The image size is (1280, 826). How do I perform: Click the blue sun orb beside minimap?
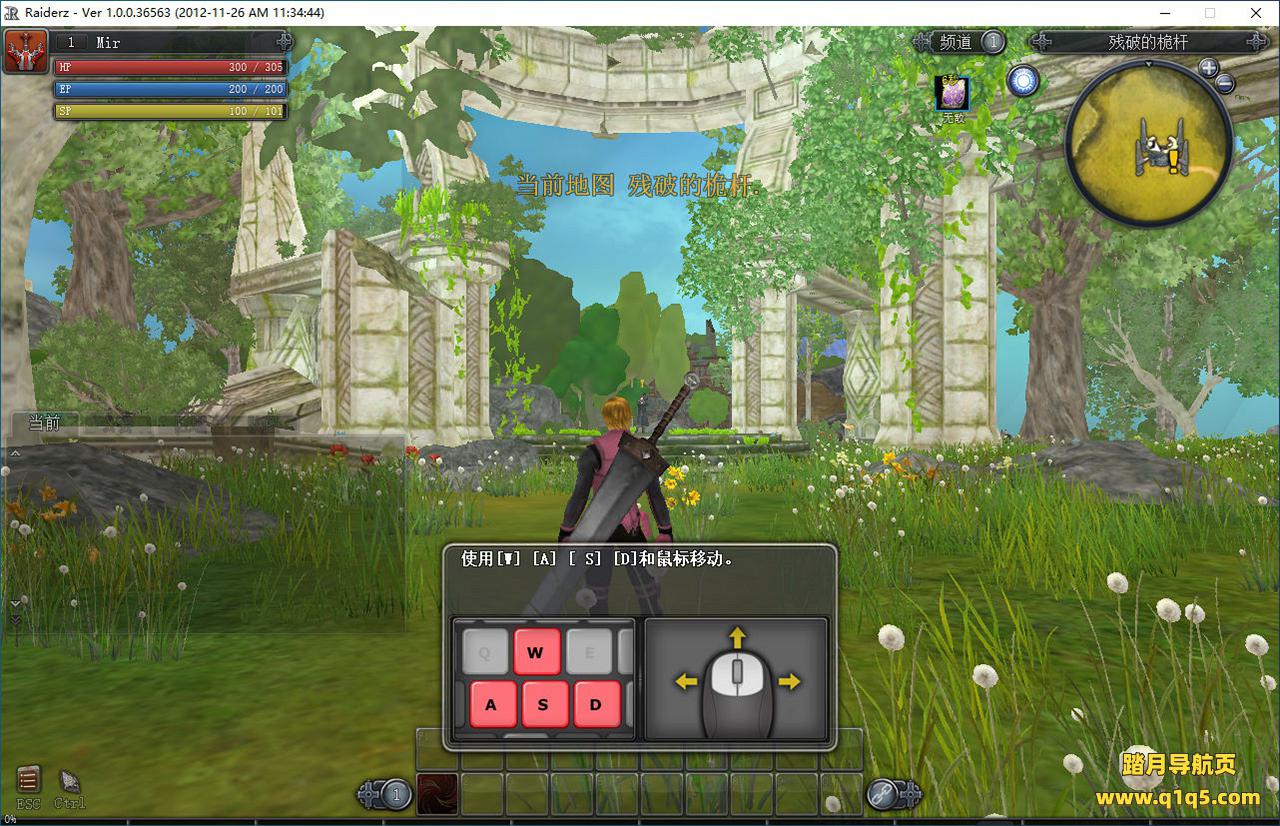(x=1022, y=81)
